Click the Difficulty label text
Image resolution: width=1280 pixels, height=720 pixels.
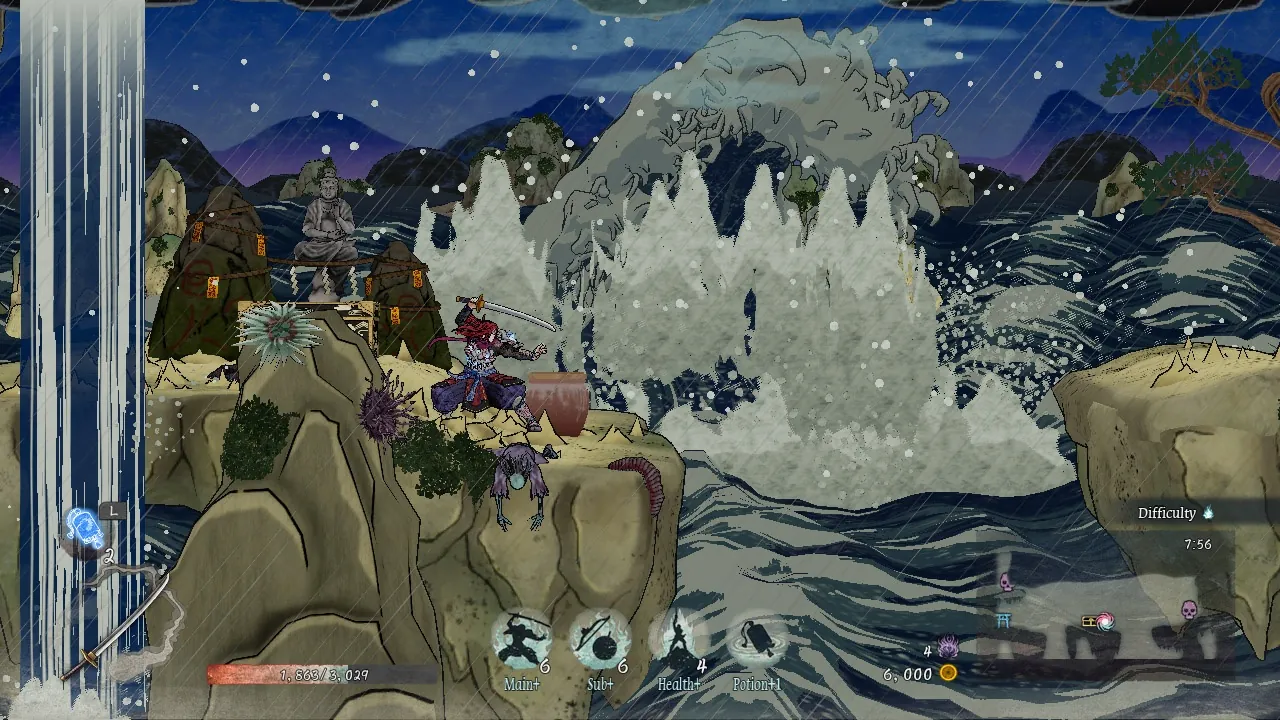click(x=1167, y=512)
